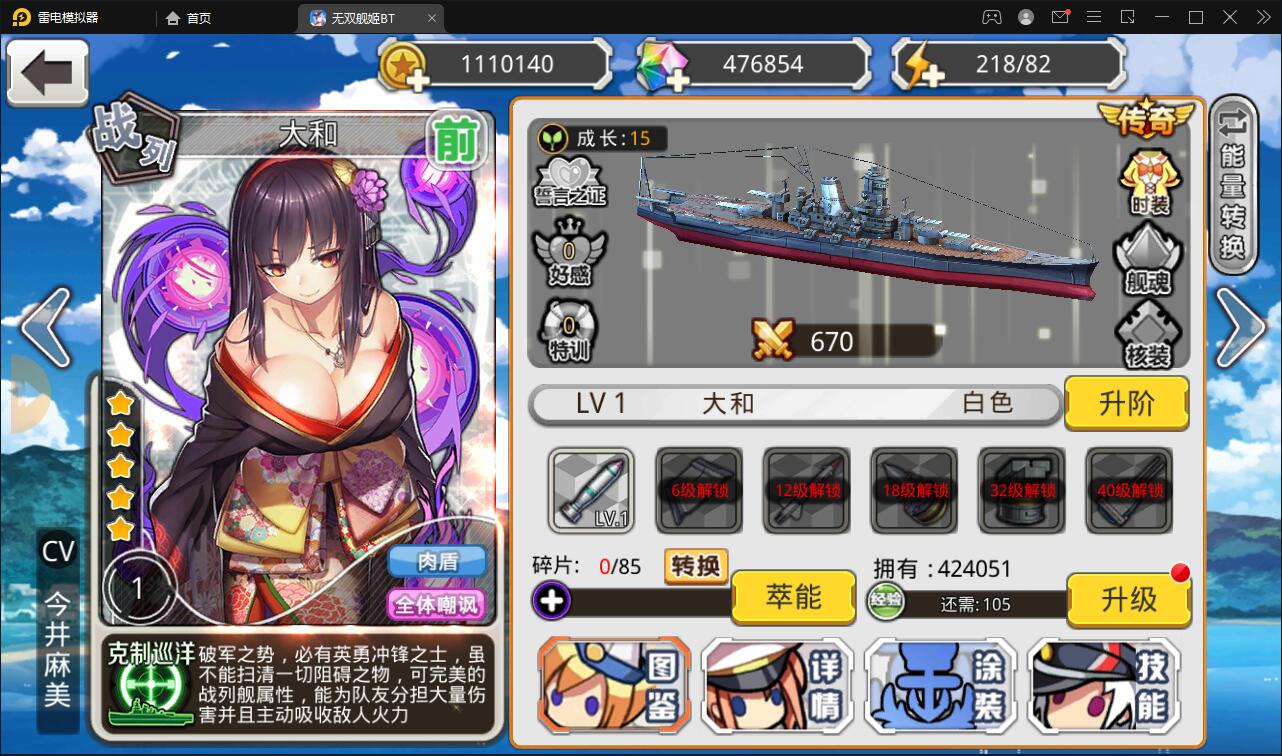The image size is (1282, 756).
Task: Toggle the 前 front position badge
Action: click(x=456, y=141)
